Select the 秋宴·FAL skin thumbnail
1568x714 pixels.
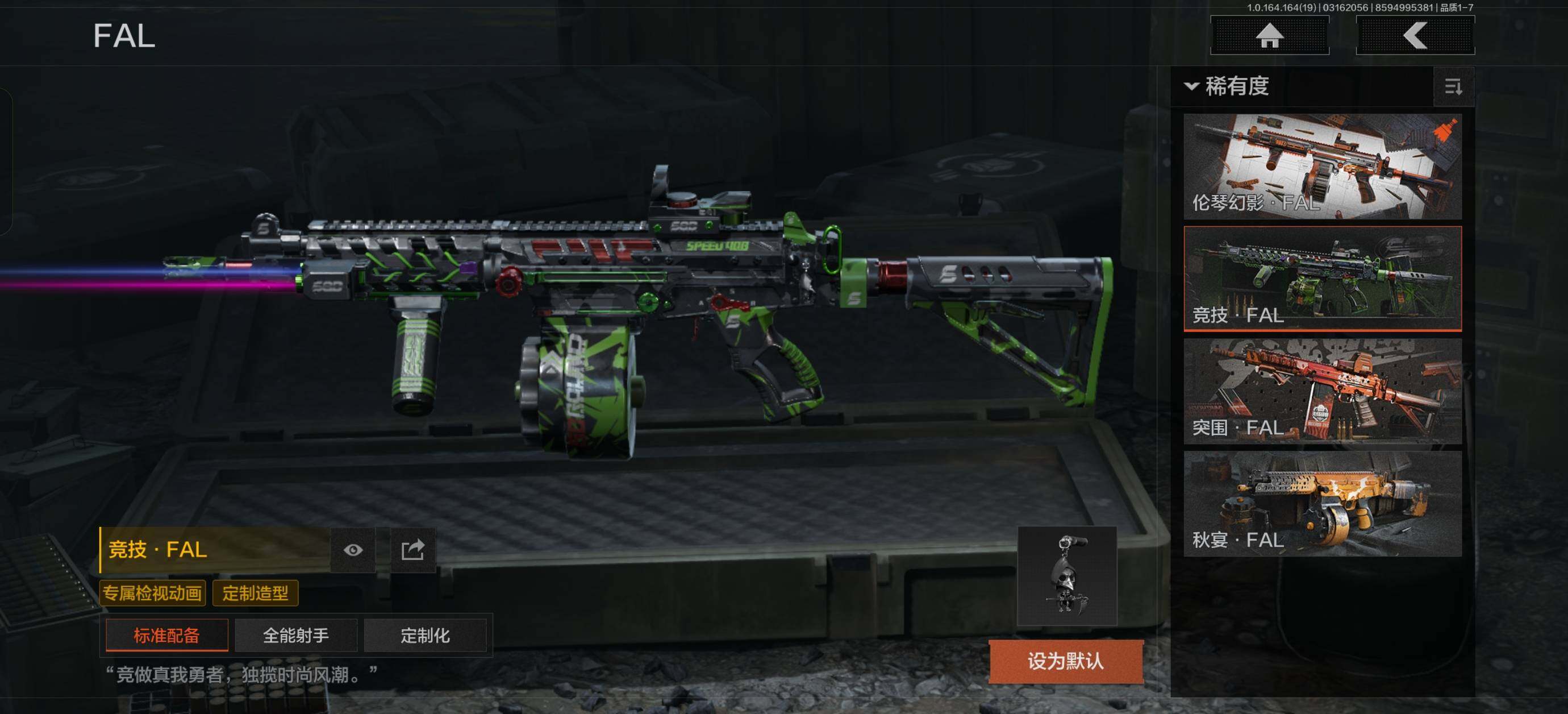tap(1322, 503)
